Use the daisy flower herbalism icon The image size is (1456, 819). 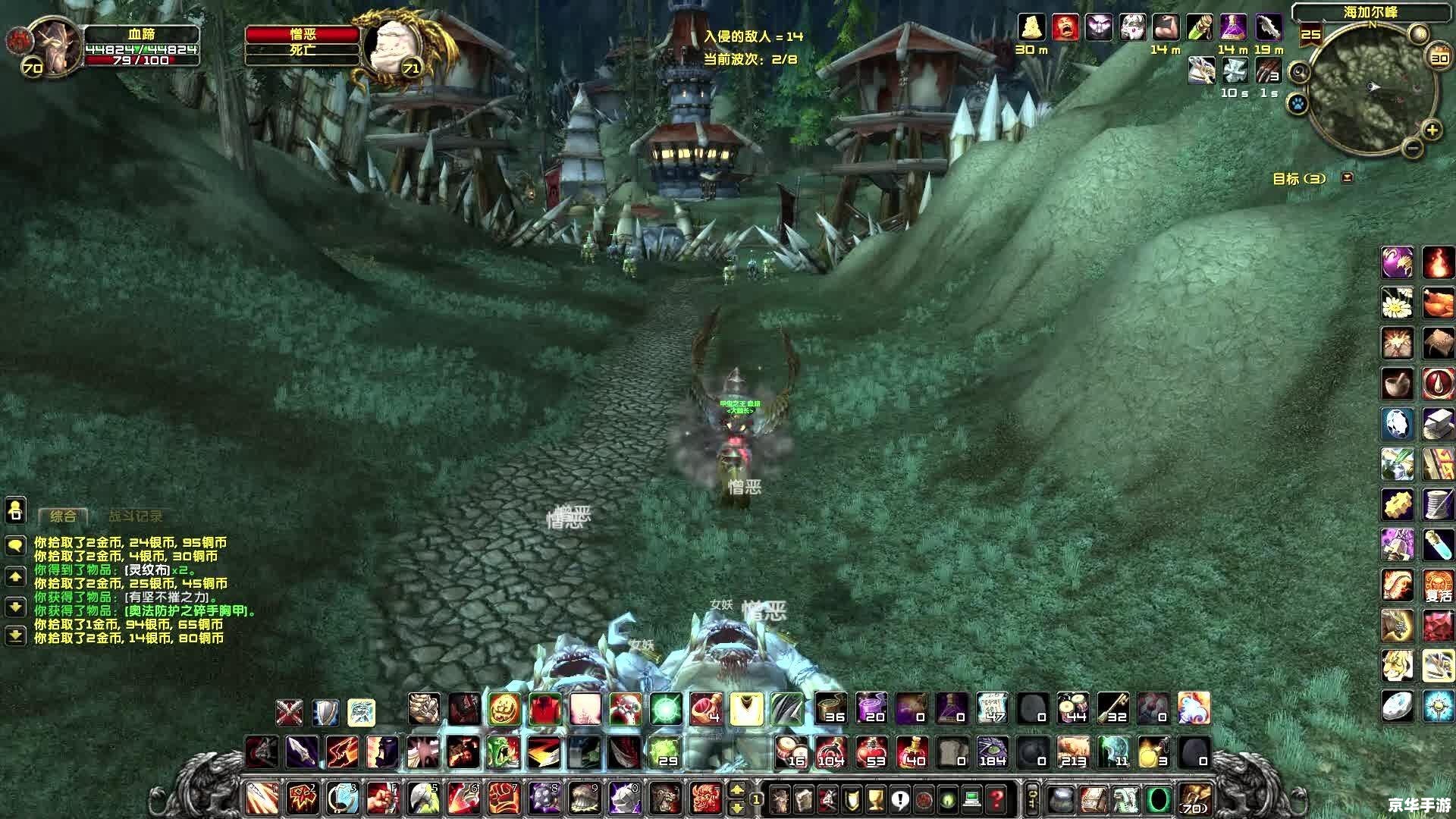click(1397, 303)
